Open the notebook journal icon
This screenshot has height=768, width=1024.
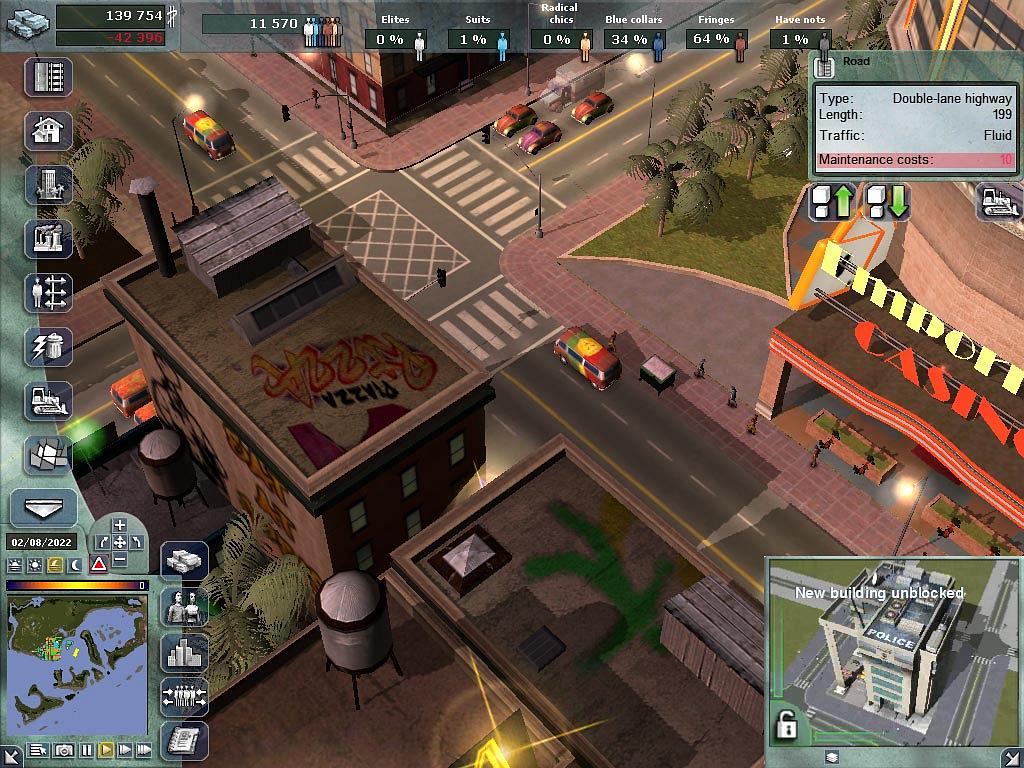click(x=185, y=741)
